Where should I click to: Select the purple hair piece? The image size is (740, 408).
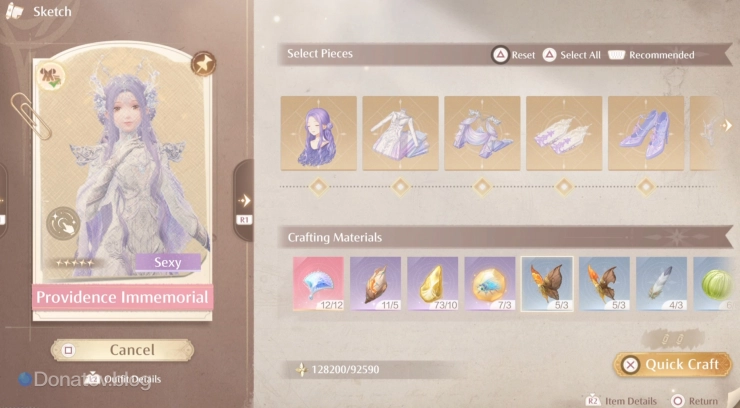[318, 133]
